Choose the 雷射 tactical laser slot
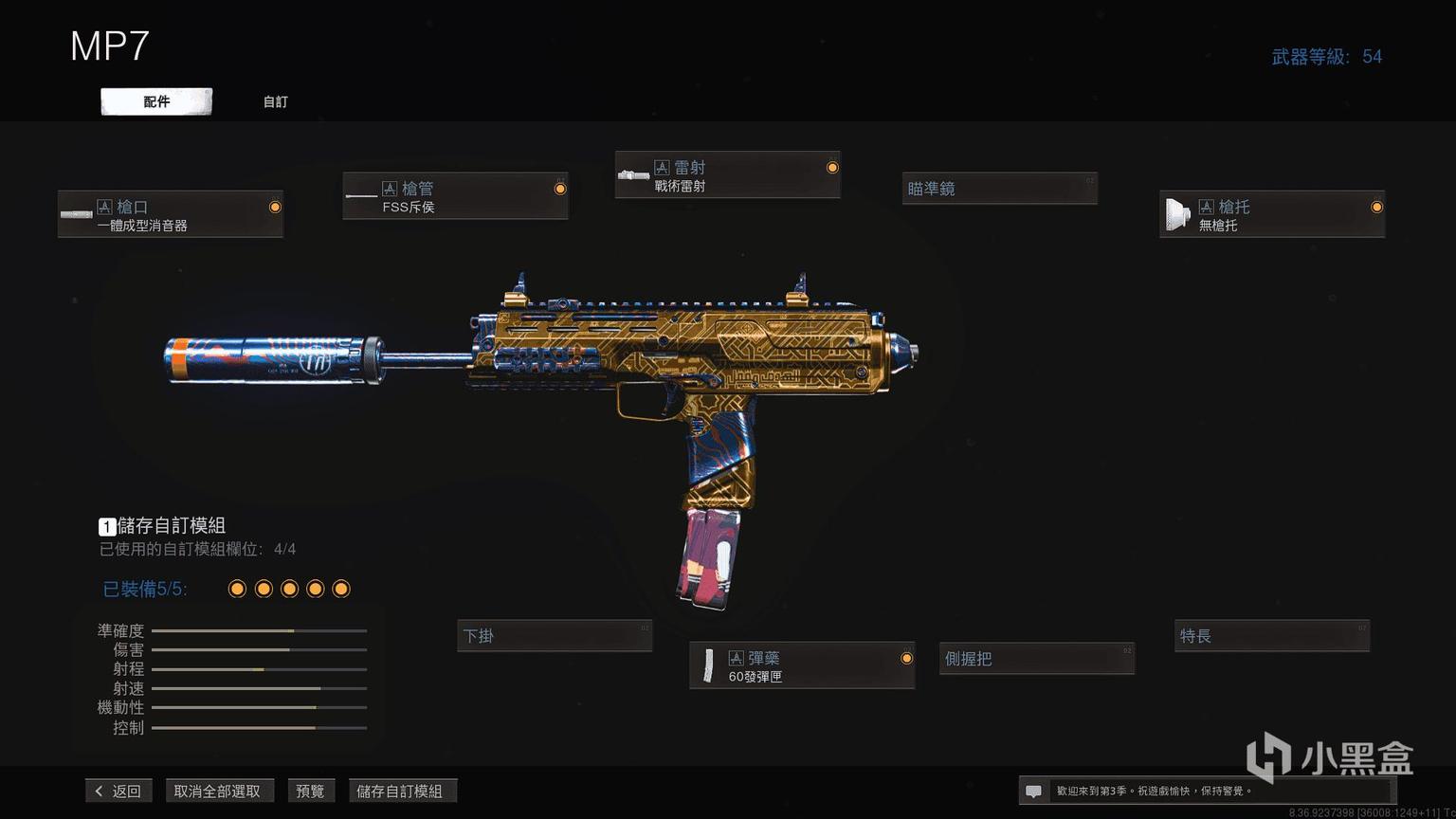 tap(727, 175)
